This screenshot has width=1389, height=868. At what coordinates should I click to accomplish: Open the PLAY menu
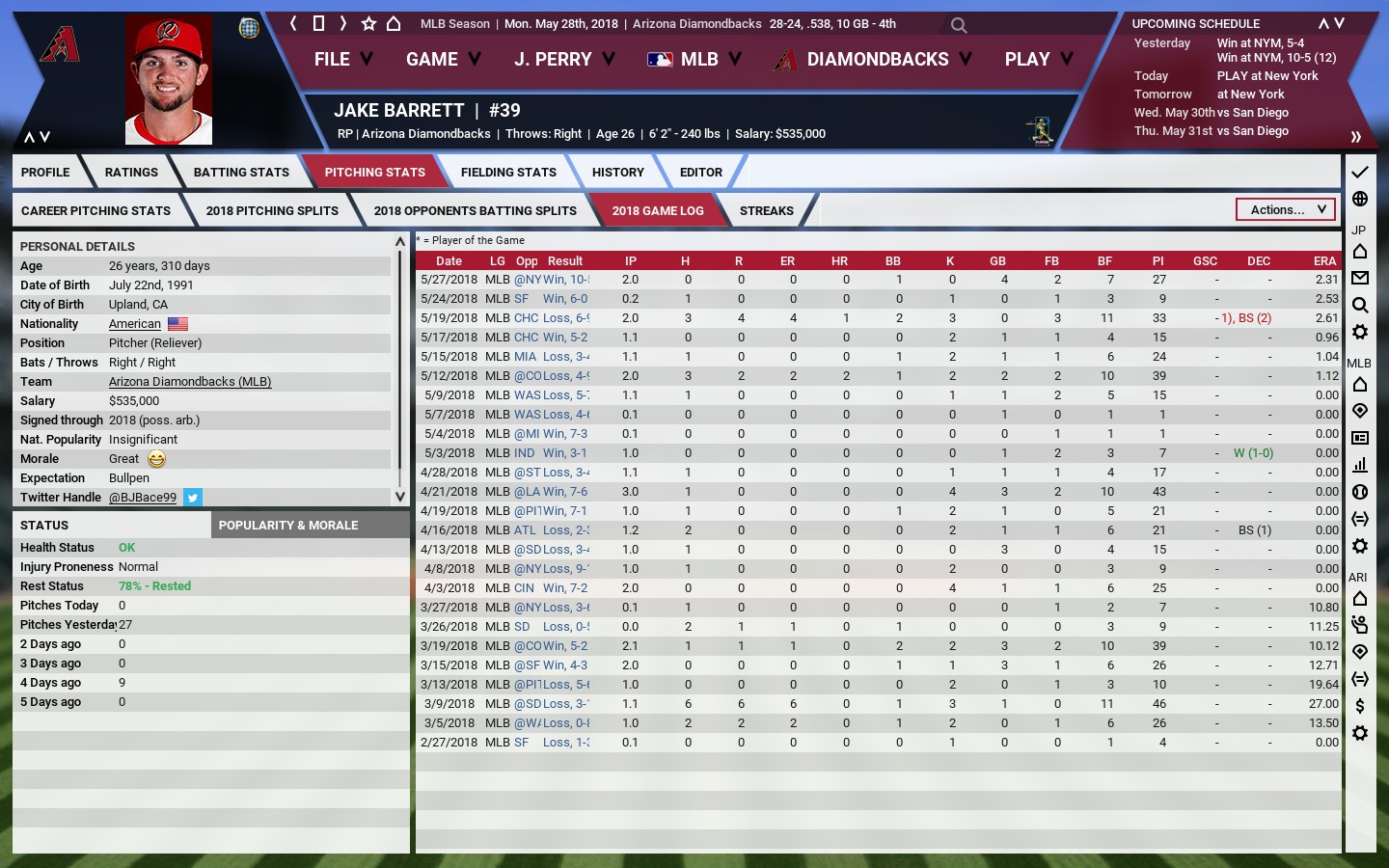click(1038, 60)
